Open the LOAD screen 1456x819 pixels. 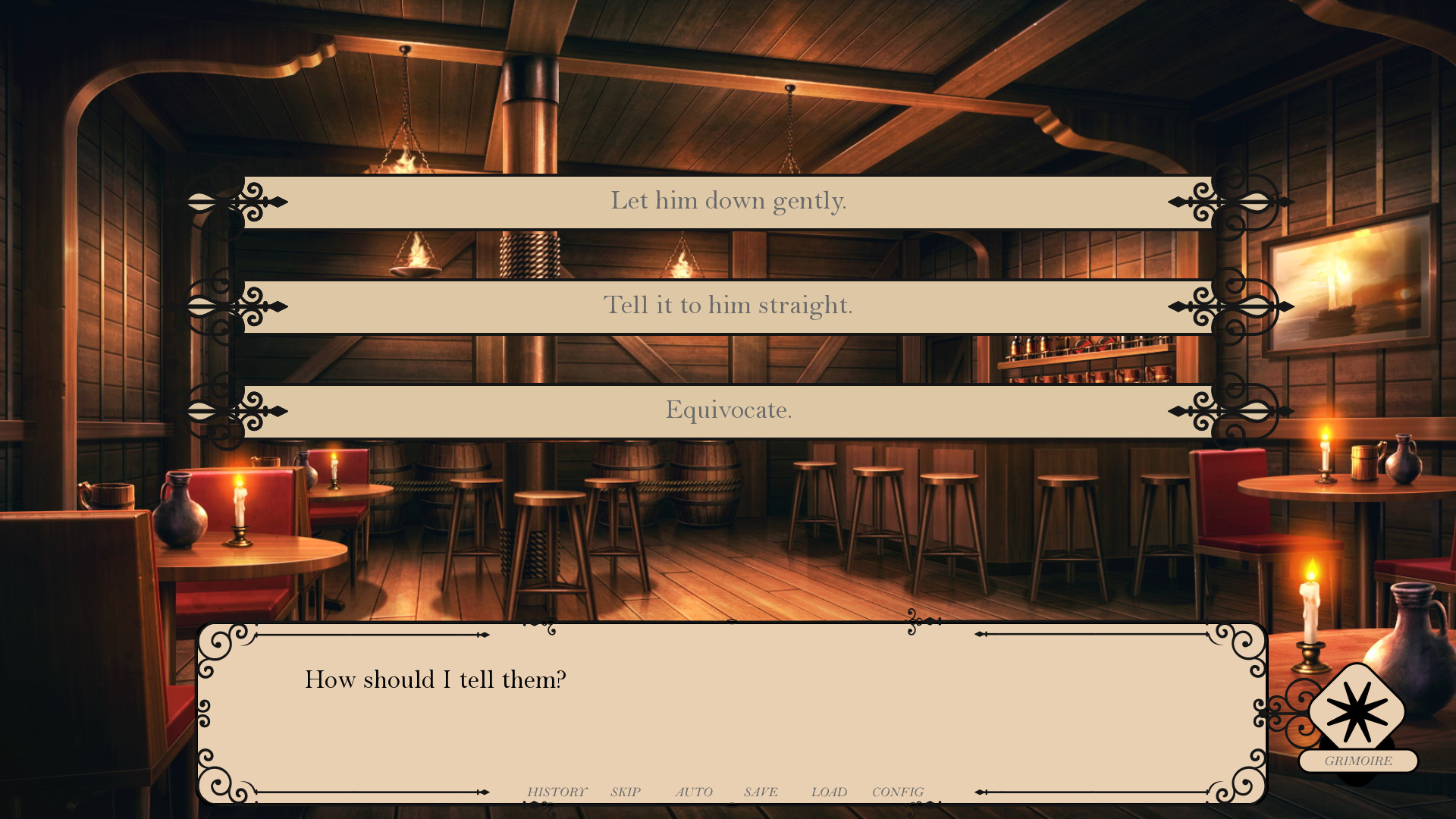[x=828, y=791]
